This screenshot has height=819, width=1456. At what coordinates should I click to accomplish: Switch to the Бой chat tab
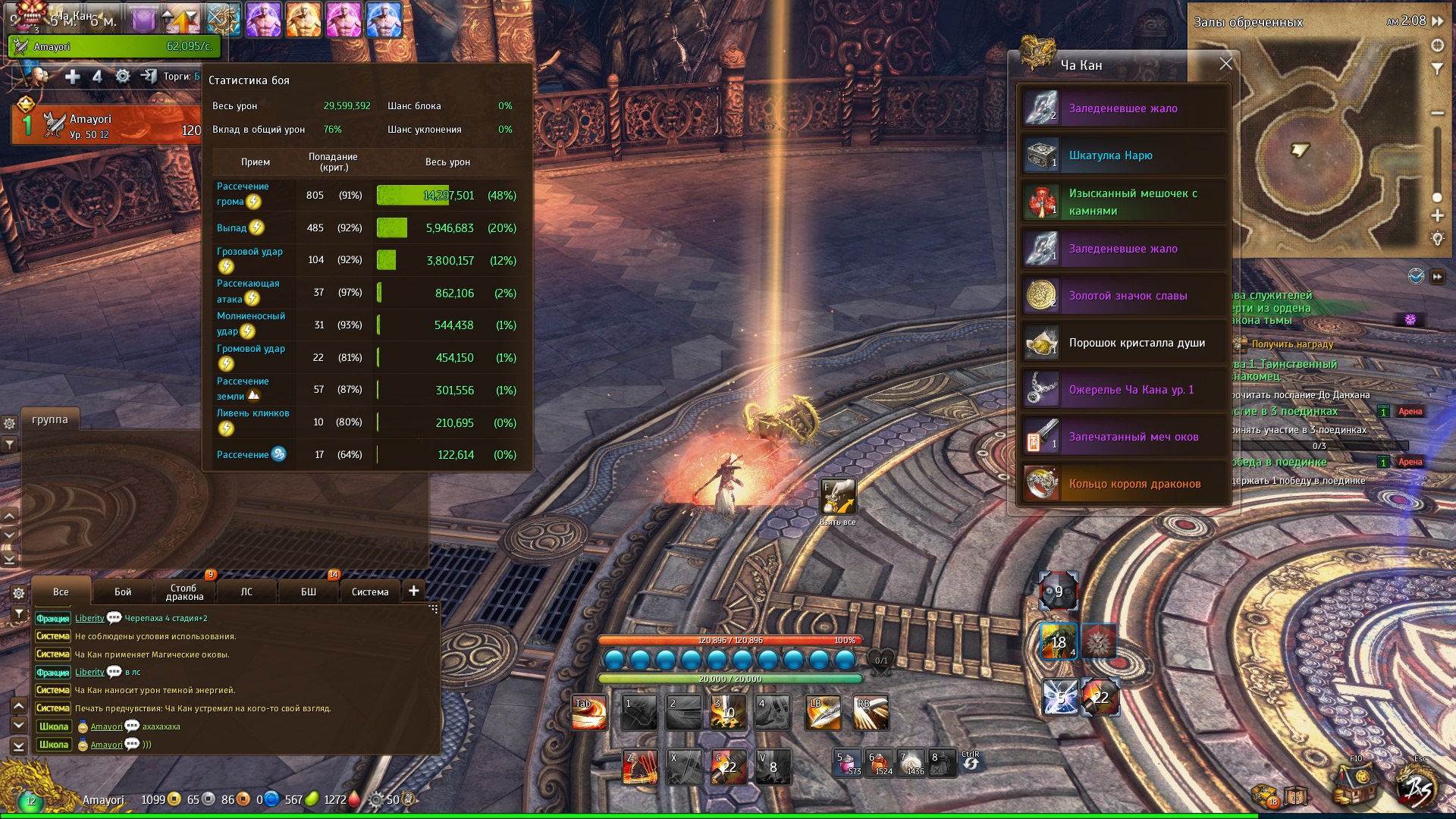(123, 591)
